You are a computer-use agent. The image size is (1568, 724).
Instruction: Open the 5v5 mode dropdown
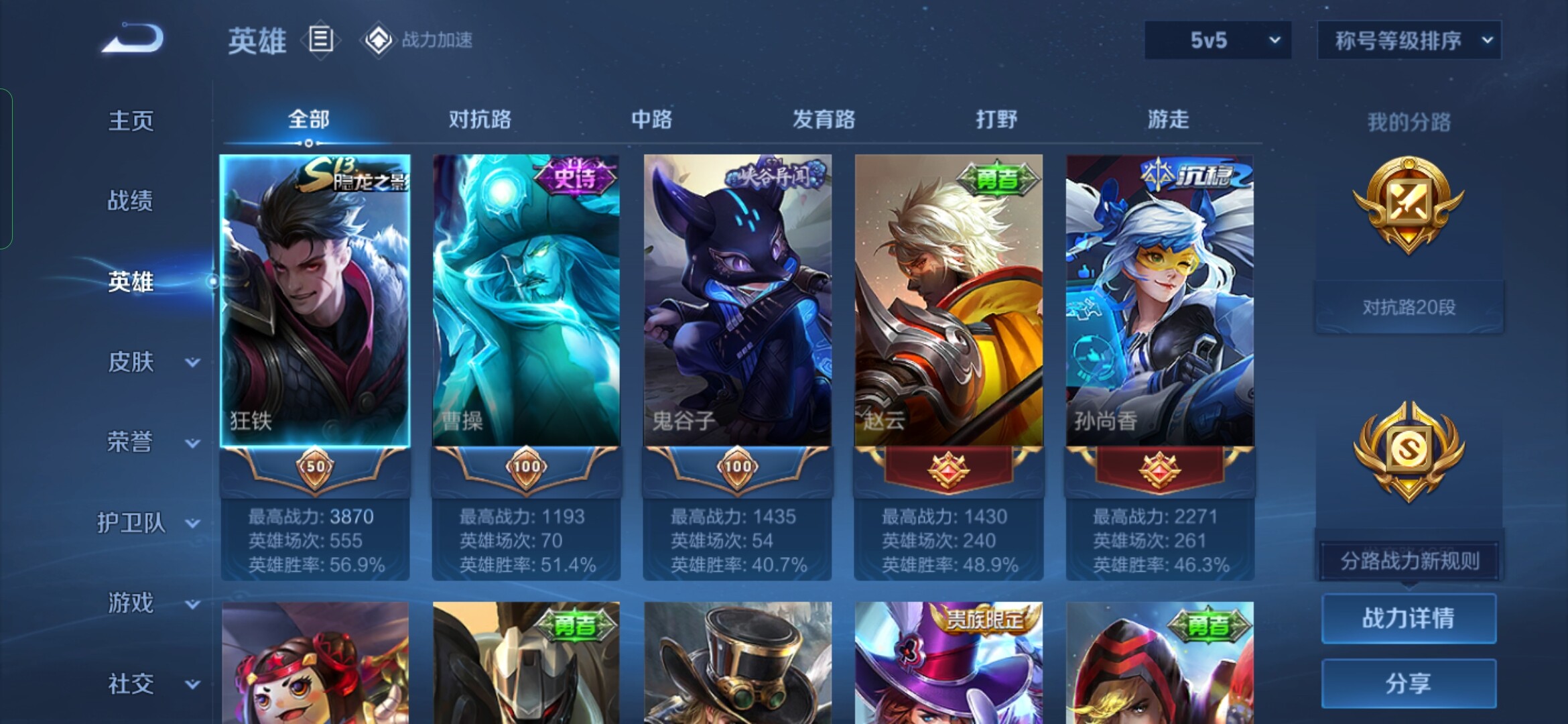(x=1218, y=40)
